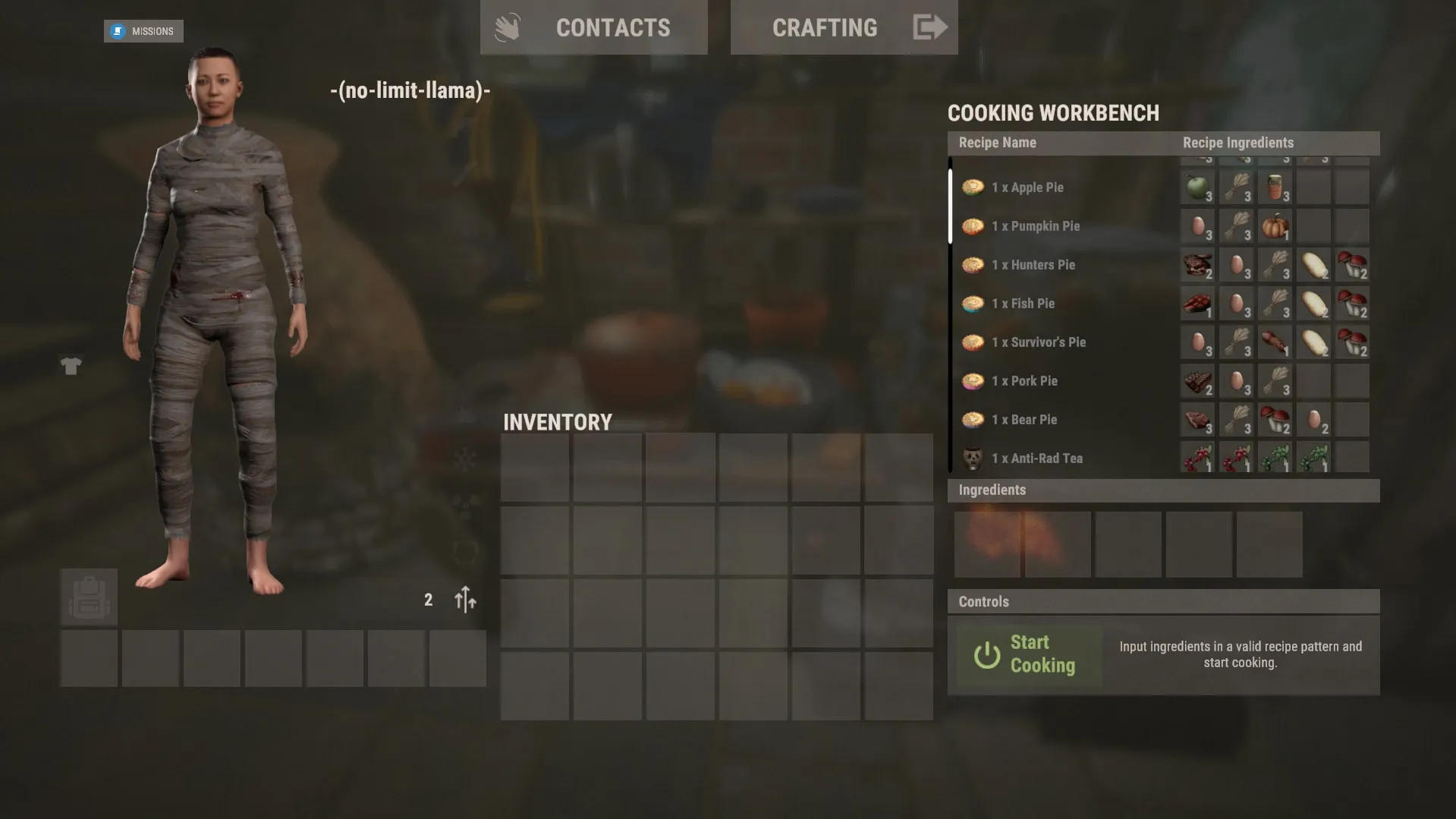Click the Pumpkin Pie recipe icon
Image resolution: width=1456 pixels, height=819 pixels.
click(x=973, y=225)
